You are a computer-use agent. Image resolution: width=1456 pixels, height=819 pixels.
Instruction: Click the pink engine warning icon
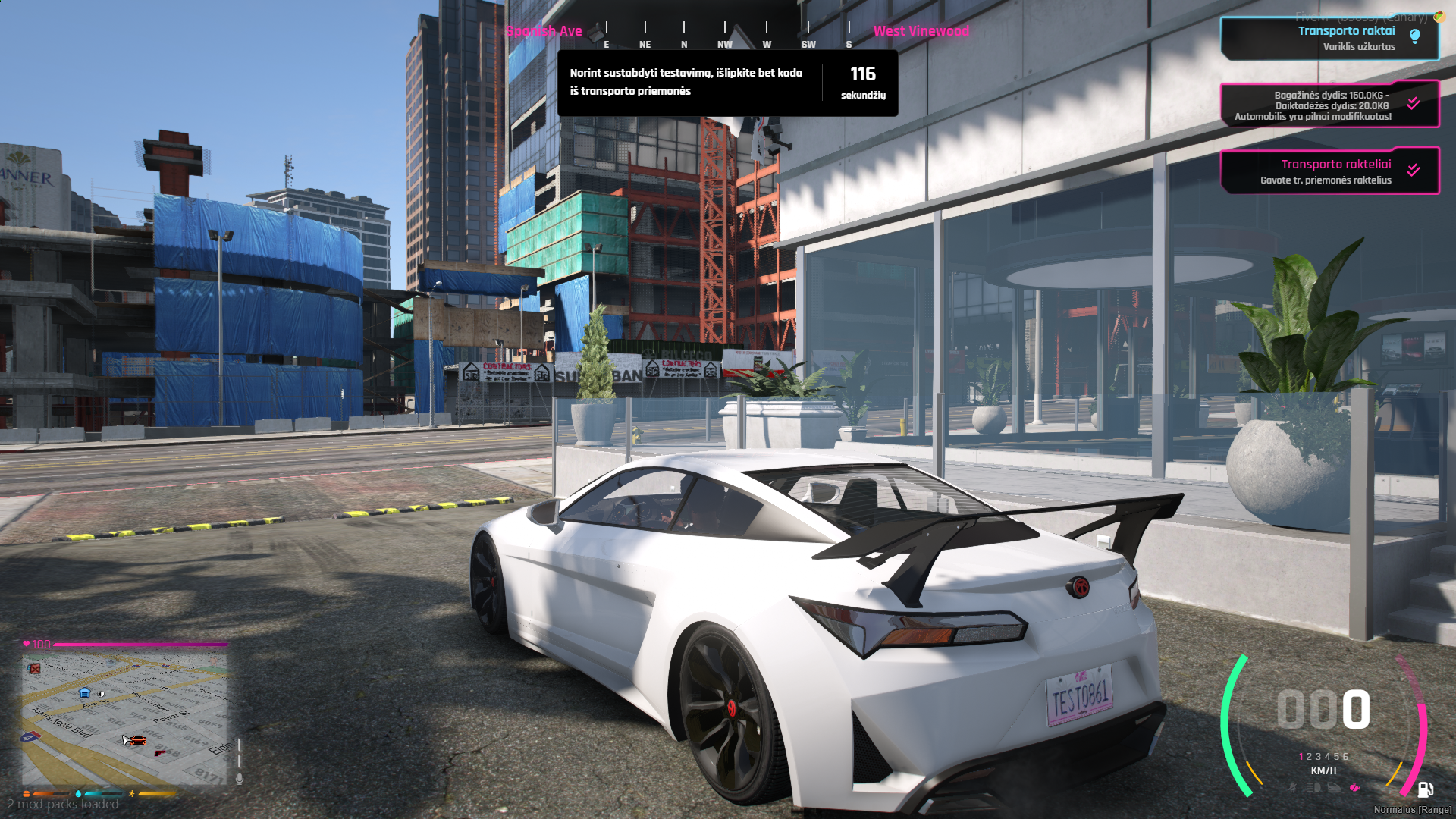click(1355, 788)
